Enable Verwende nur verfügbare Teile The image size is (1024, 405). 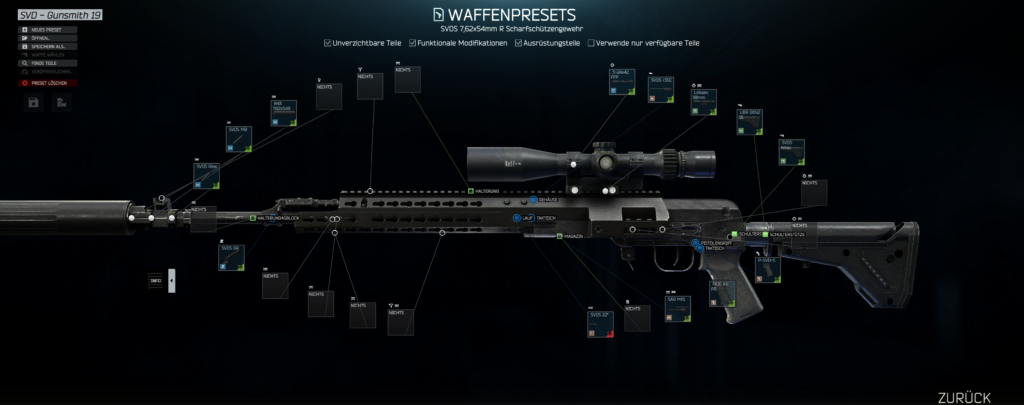click(x=592, y=44)
